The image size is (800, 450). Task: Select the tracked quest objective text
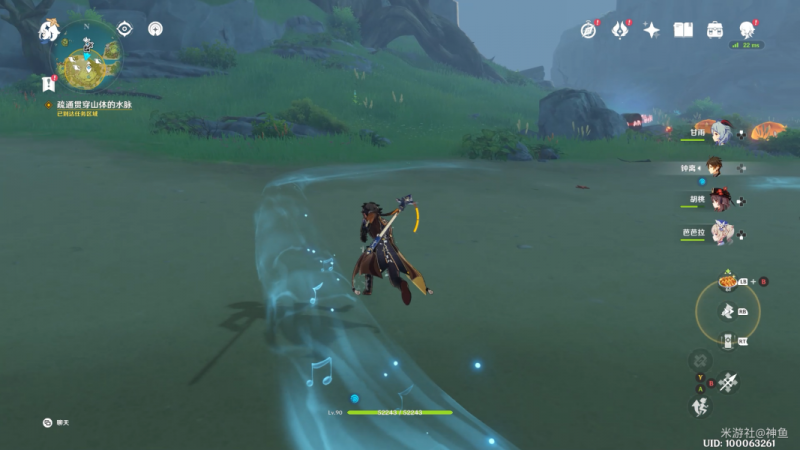(x=94, y=104)
